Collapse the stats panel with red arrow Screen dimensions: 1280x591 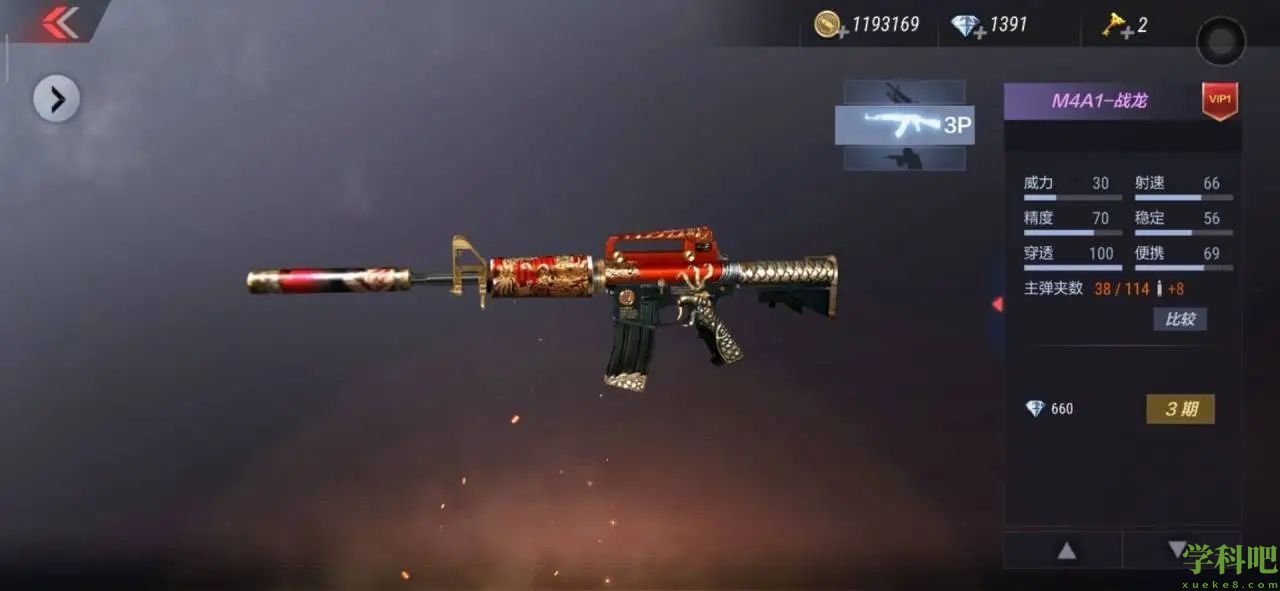coord(997,304)
